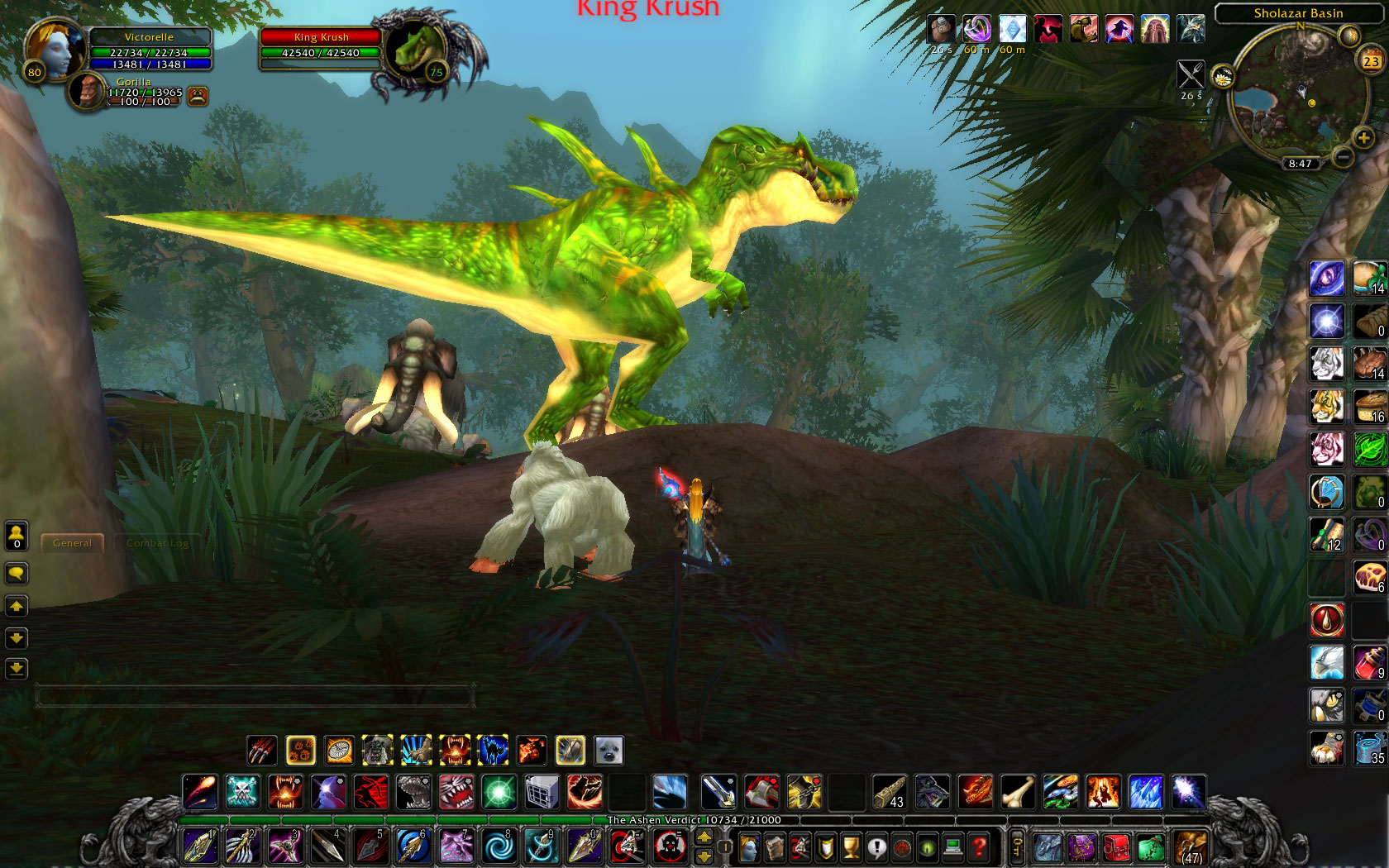Switch to the Combat Log chat tab
Image resolution: width=1389 pixels, height=868 pixels.
point(158,543)
